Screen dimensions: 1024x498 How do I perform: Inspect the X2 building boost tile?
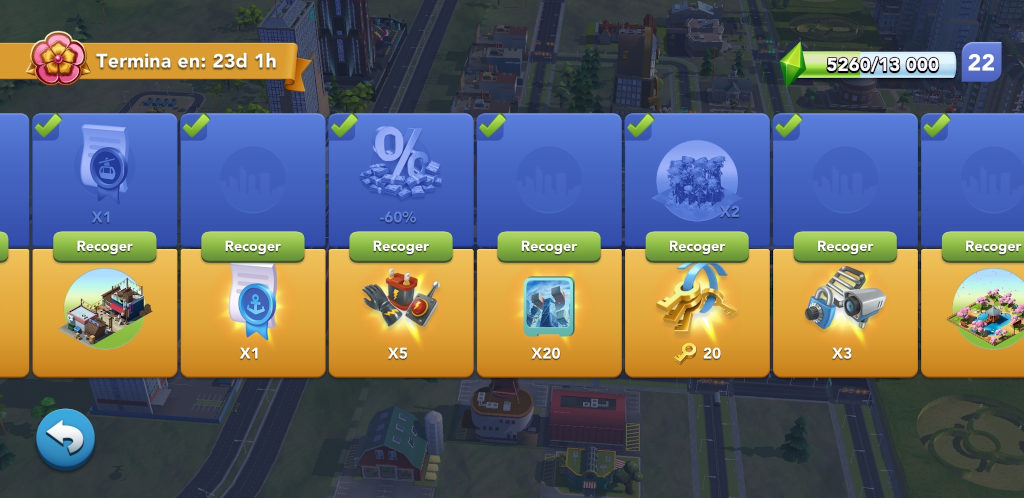pyautogui.click(x=696, y=178)
